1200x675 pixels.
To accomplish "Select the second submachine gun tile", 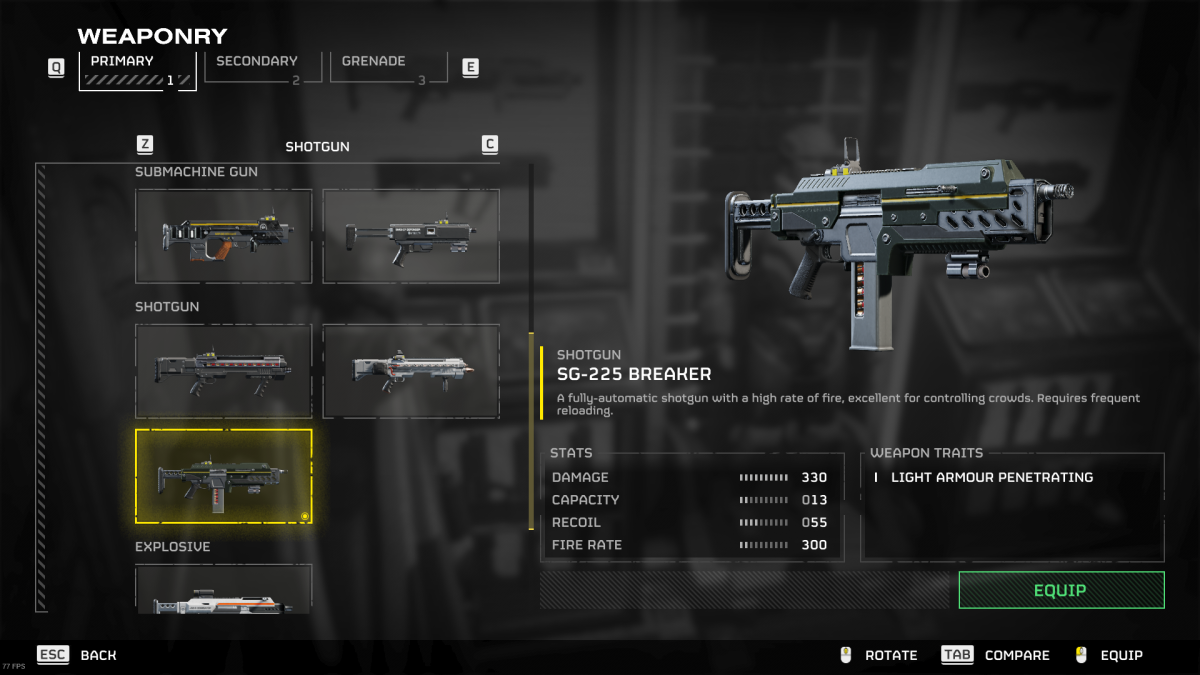I will pyautogui.click(x=411, y=236).
